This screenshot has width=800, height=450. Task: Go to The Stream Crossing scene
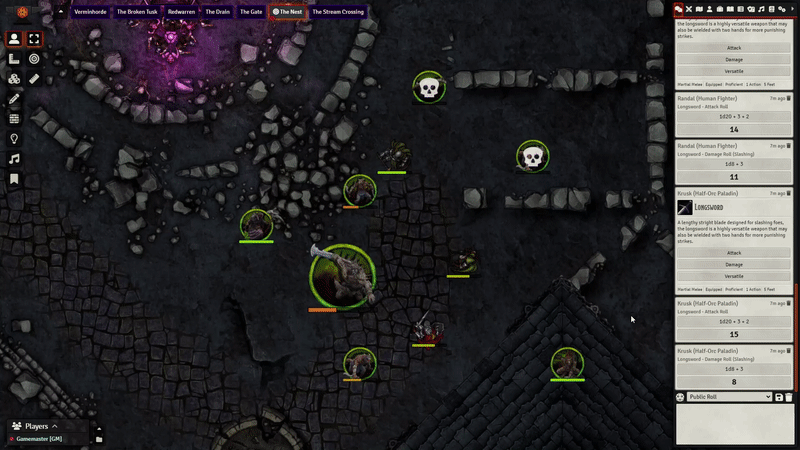(338, 12)
